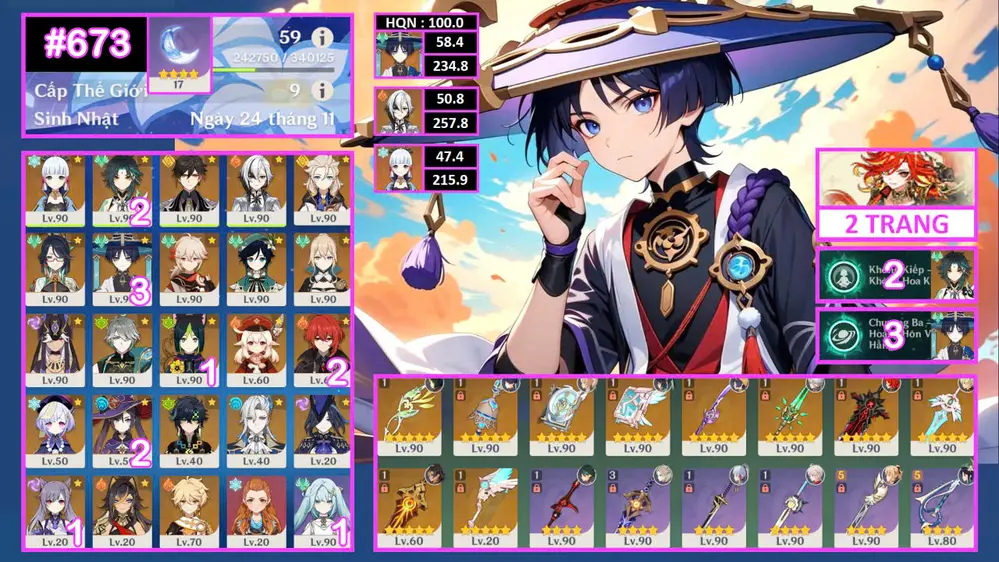The width and height of the screenshot is (999, 562).
Task: Select Zhongli's Lv.90 character card
Action: click(187, 190)
